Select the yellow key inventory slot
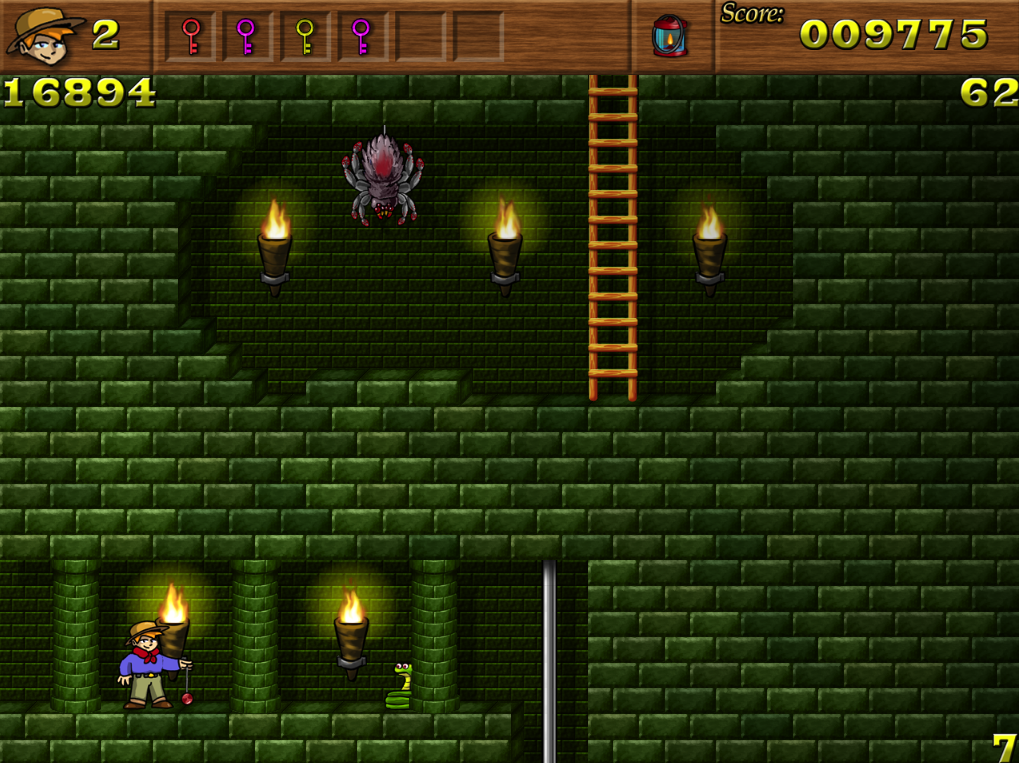The height and width of the screenshot is (763, 1019). pos(305,37)
